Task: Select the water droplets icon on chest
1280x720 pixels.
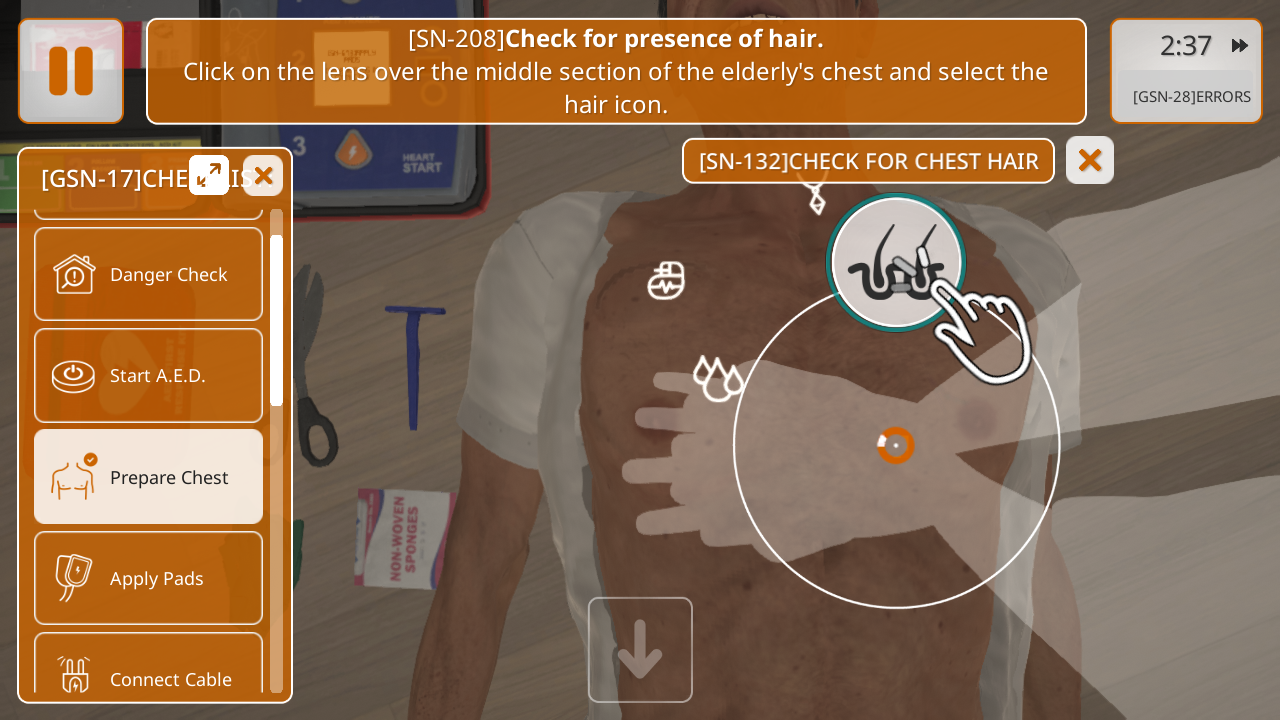Action: pos(718,379)
